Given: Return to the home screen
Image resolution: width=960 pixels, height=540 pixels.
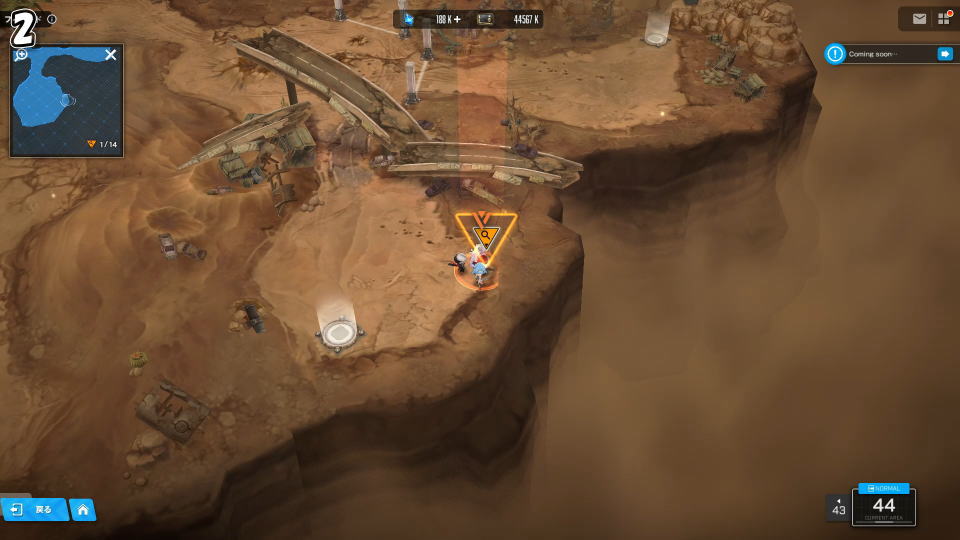Looking at the screenshot, I should click(x=83, y=510).
